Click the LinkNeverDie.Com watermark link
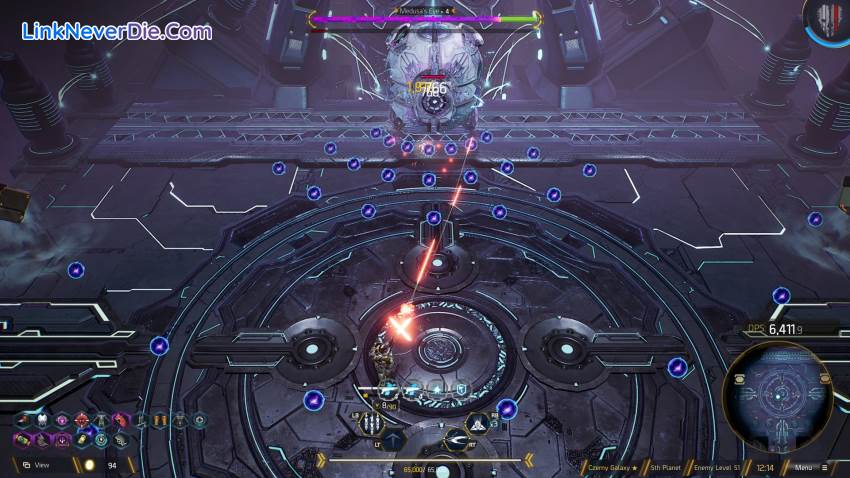The width and height of the screenshot is (850, 478). pyautogui.click(x=117, y=31)
